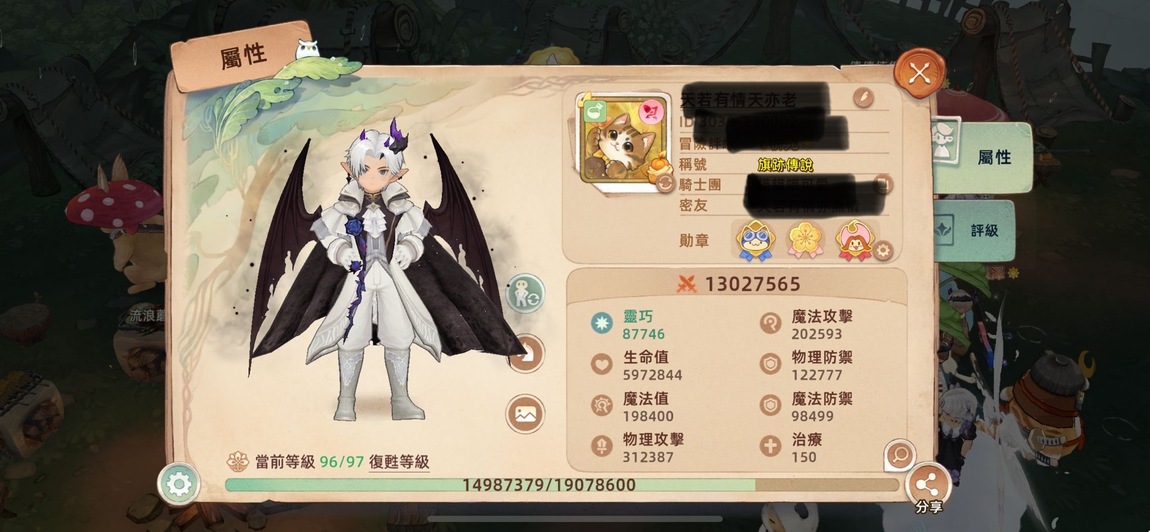
Task: Tap the share (分享) button
Action: tap(927, 486)
